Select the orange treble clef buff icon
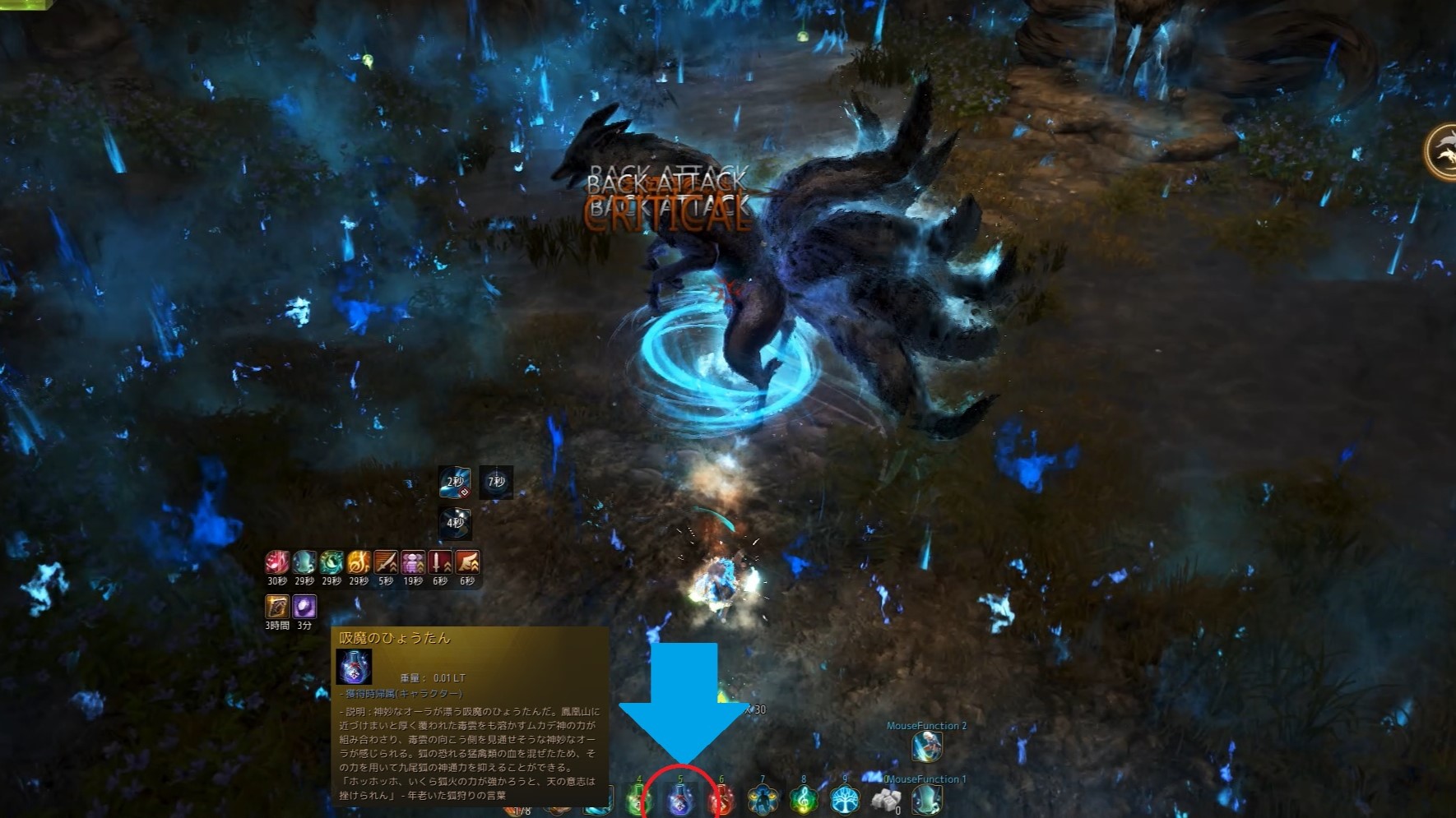This screenshot has width=1456, height=818. 359,562
